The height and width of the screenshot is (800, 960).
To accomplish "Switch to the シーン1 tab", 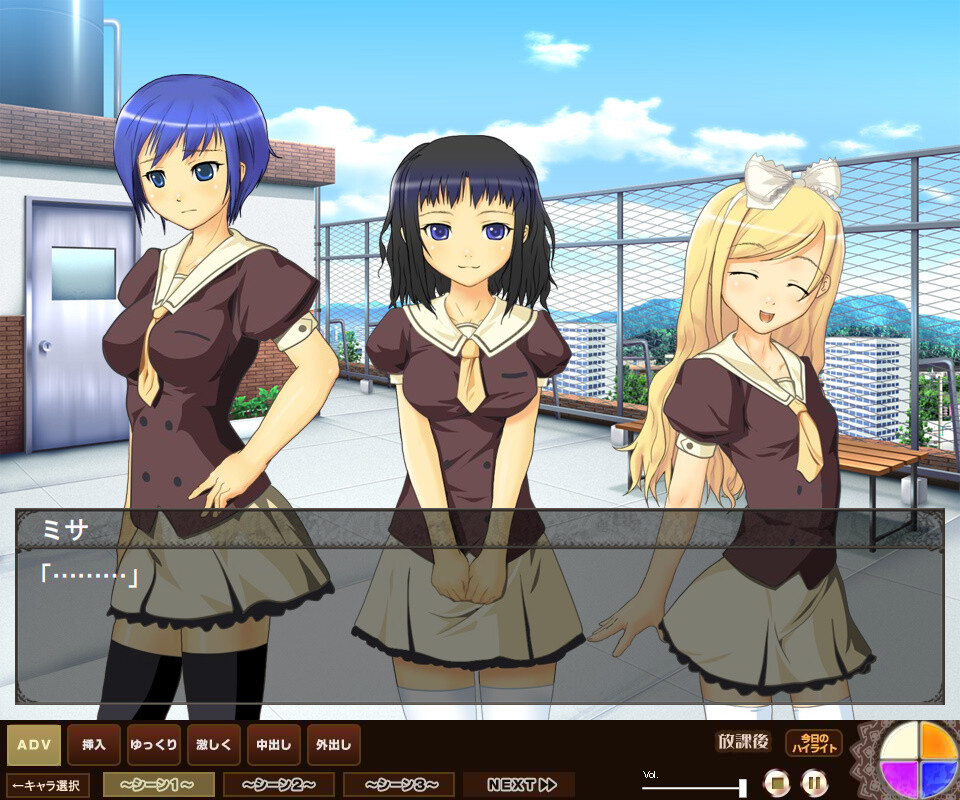I will (x=159, y=785).
